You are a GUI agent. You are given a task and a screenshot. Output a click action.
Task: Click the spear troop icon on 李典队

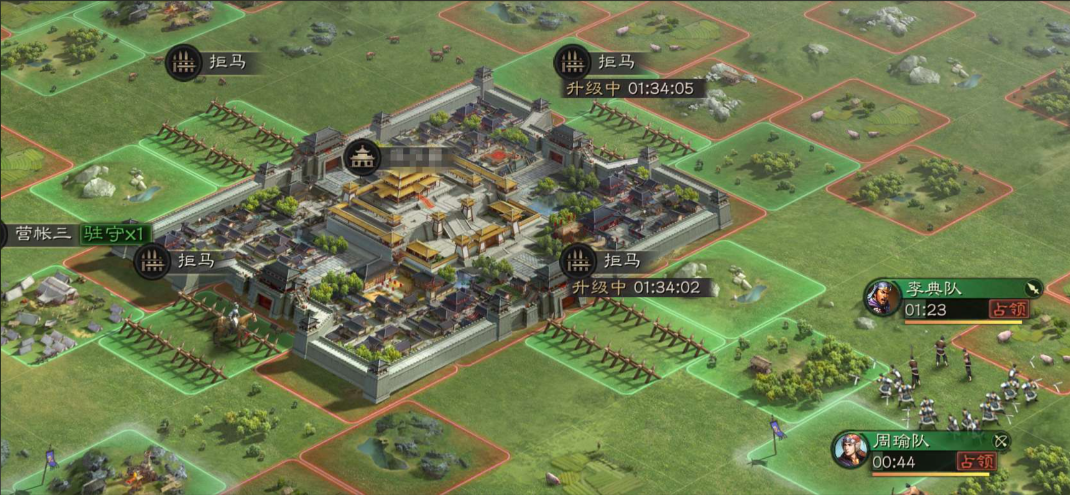tap(1032, 288)
